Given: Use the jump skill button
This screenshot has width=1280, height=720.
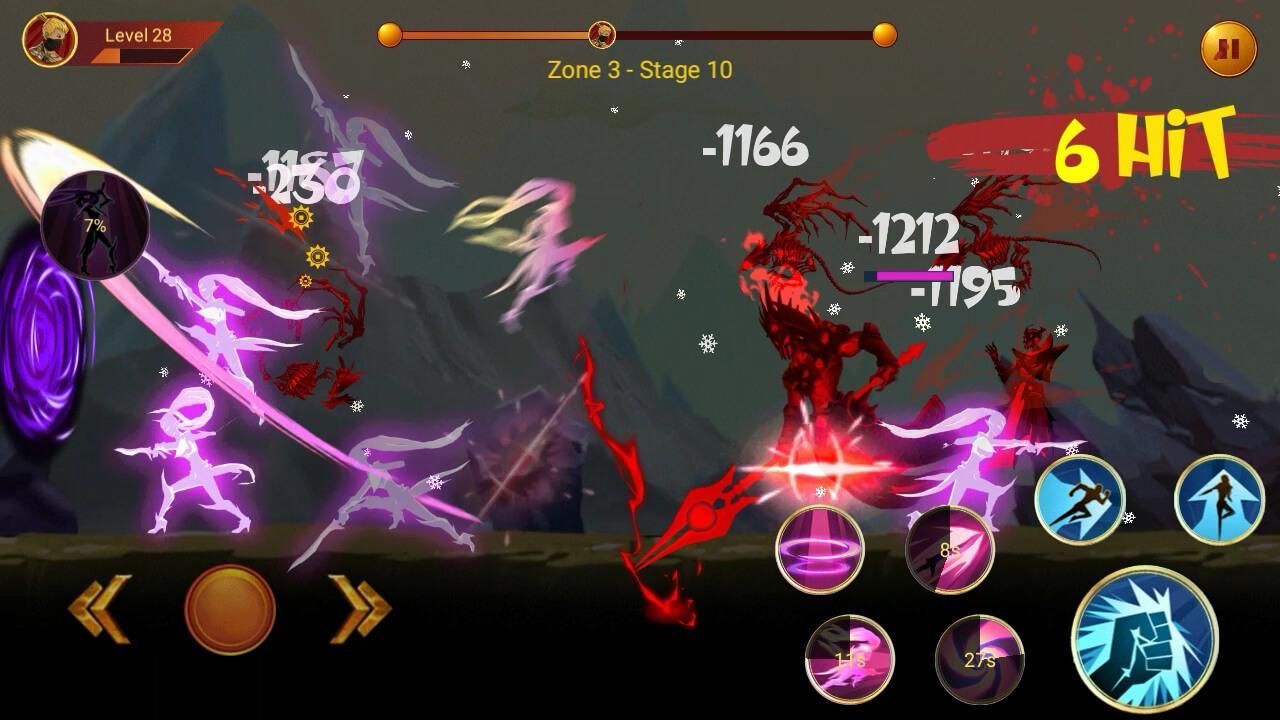Looking at the screenshot, I should tap(1219, 500).
